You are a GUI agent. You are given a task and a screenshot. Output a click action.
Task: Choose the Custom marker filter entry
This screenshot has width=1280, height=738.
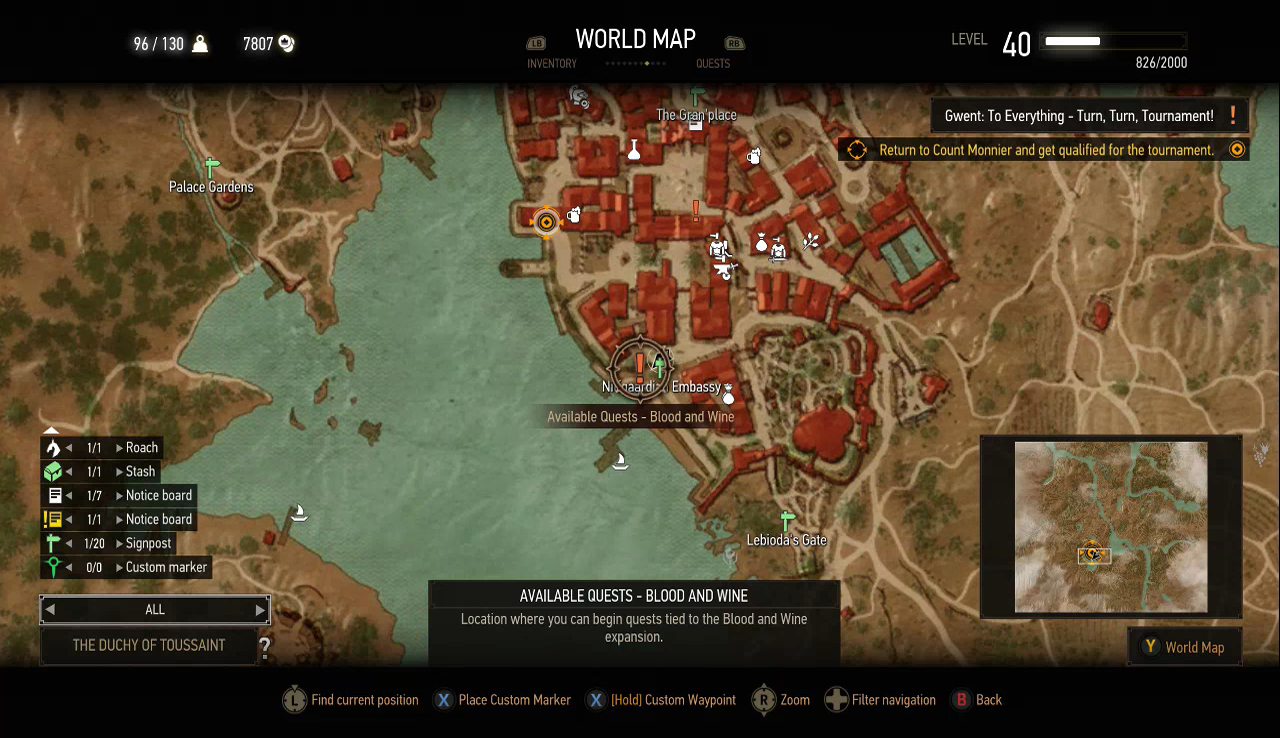pos(166,568)
